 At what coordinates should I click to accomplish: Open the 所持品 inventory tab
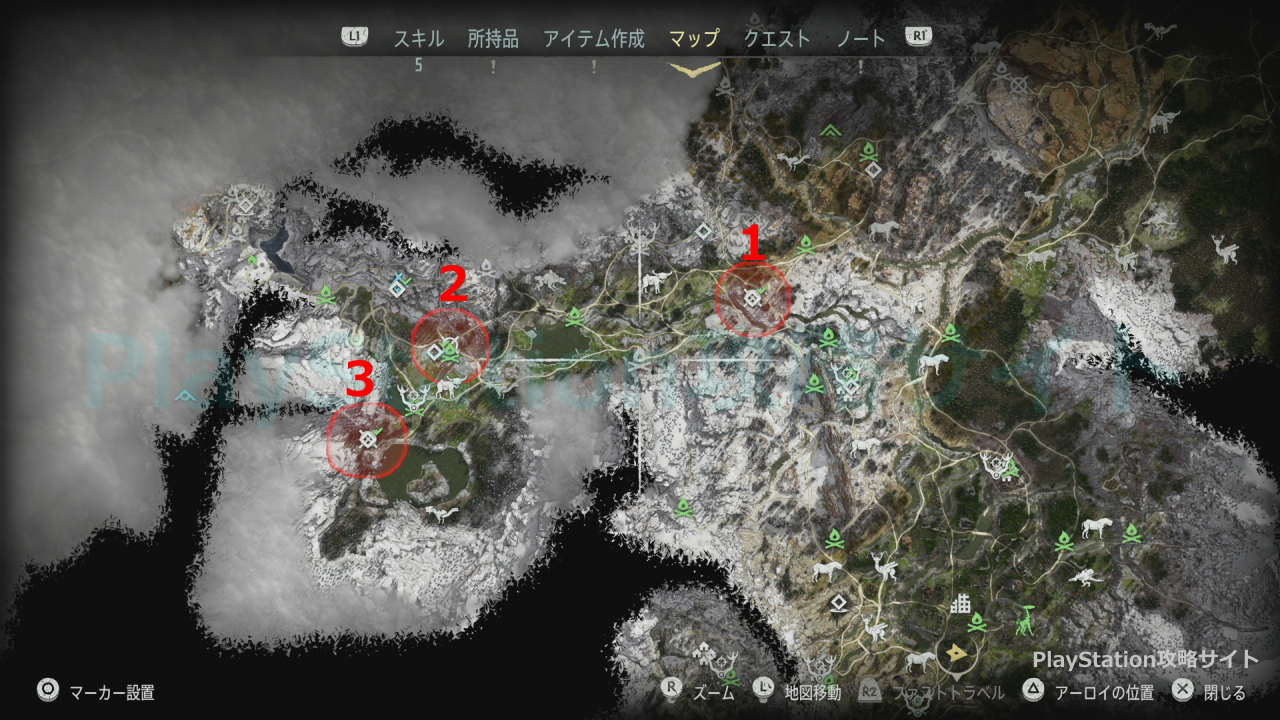[x=493, y=39]
